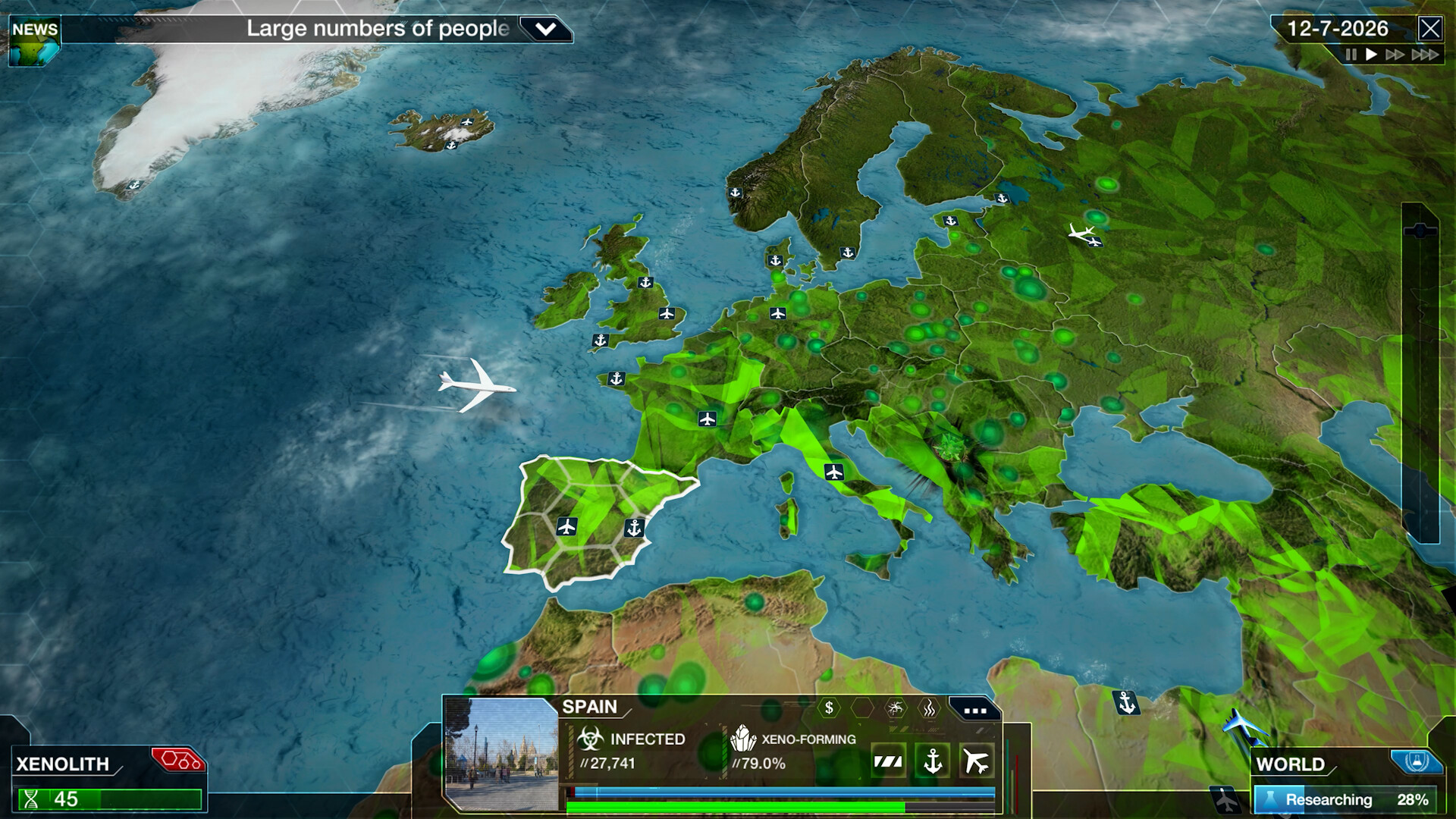The width and height of the screenshot is (1456, 819).
Task: Click the SPAIN panel title
Action: click(x=588, y=705)
